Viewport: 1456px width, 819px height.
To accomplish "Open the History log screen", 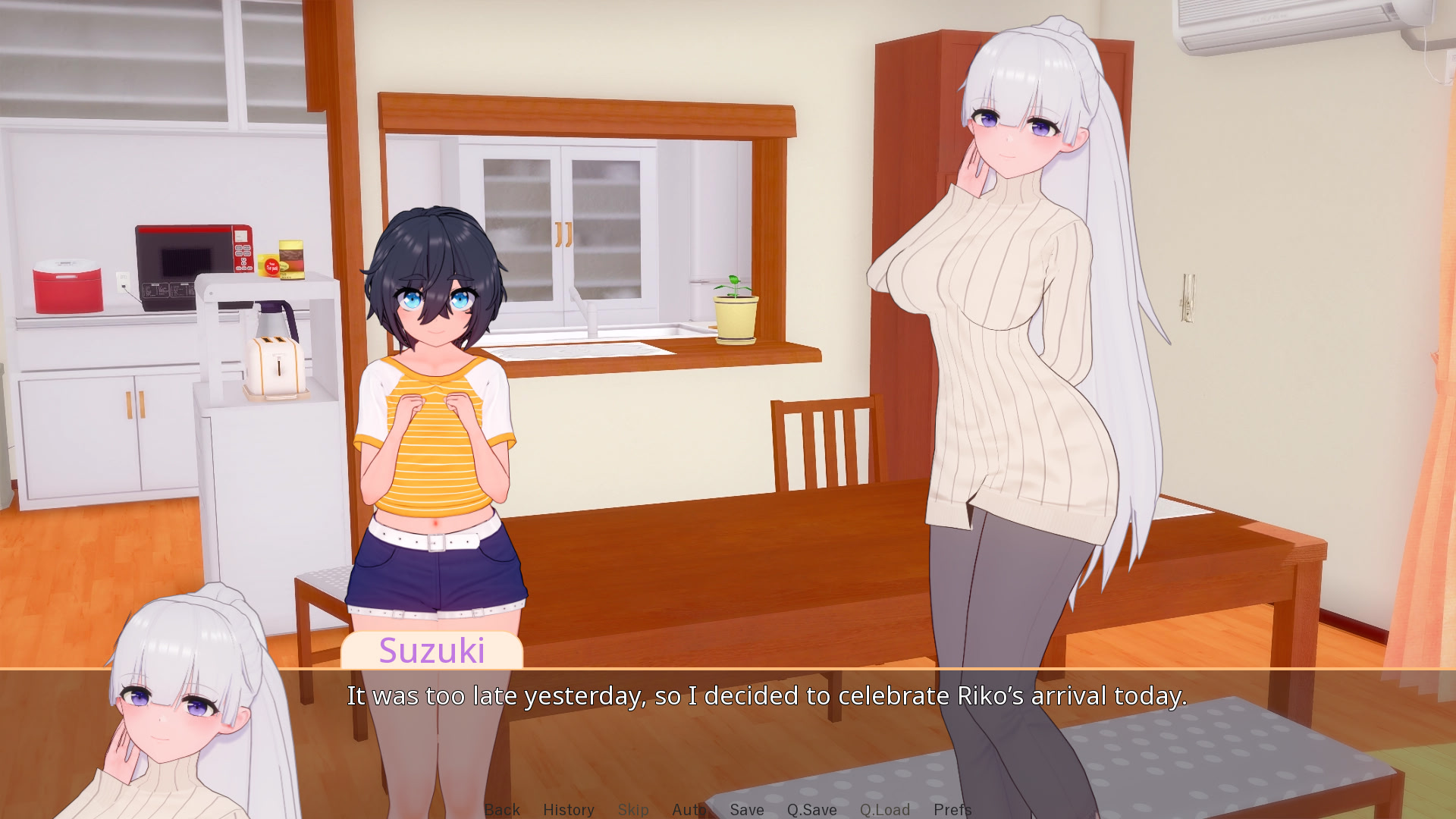I will coord(569,809).
